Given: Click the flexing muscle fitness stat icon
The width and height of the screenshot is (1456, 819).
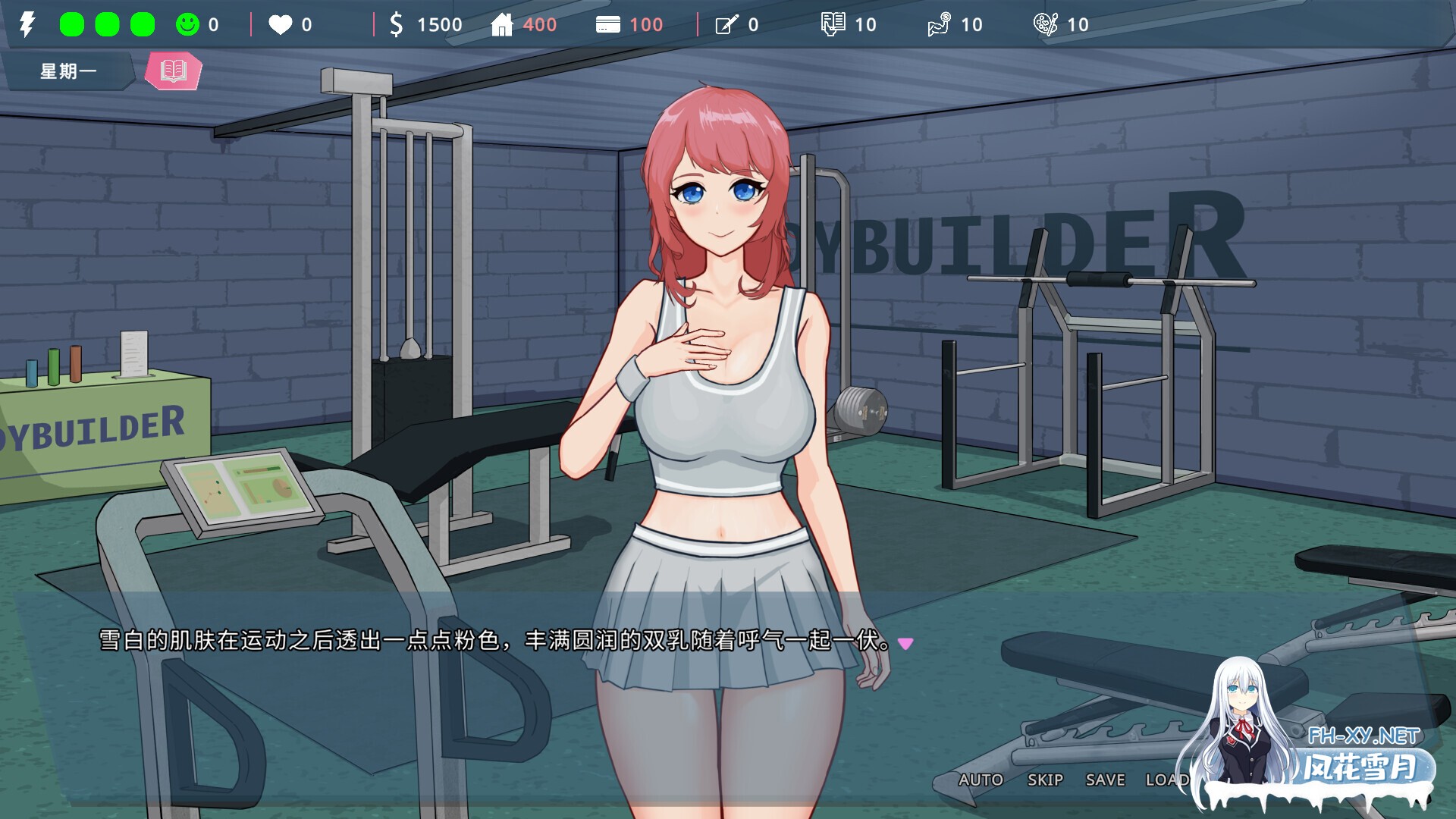Looking at the screenshot, I should [x=940, y=24].
